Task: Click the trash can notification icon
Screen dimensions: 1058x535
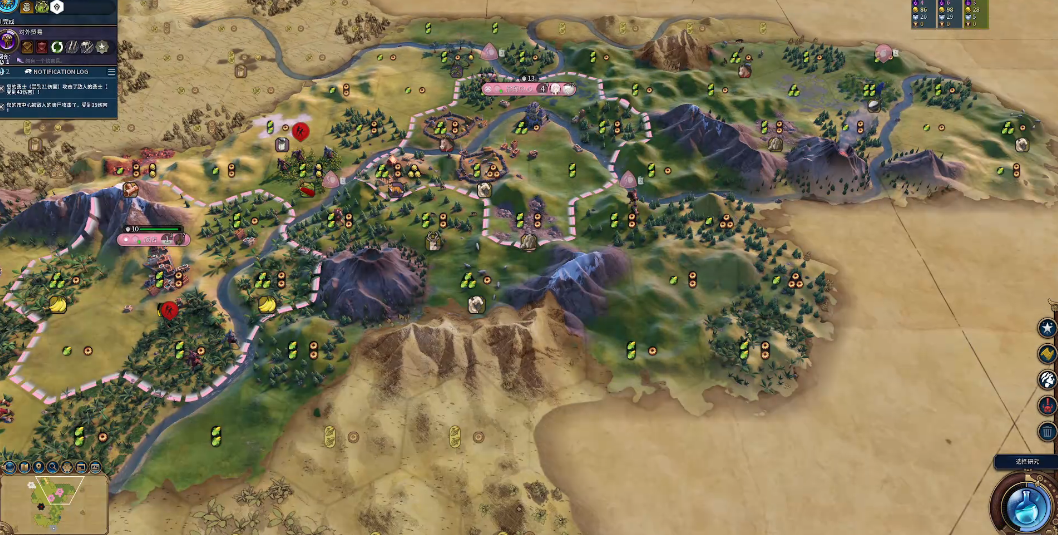Action: coord(1047,432)
